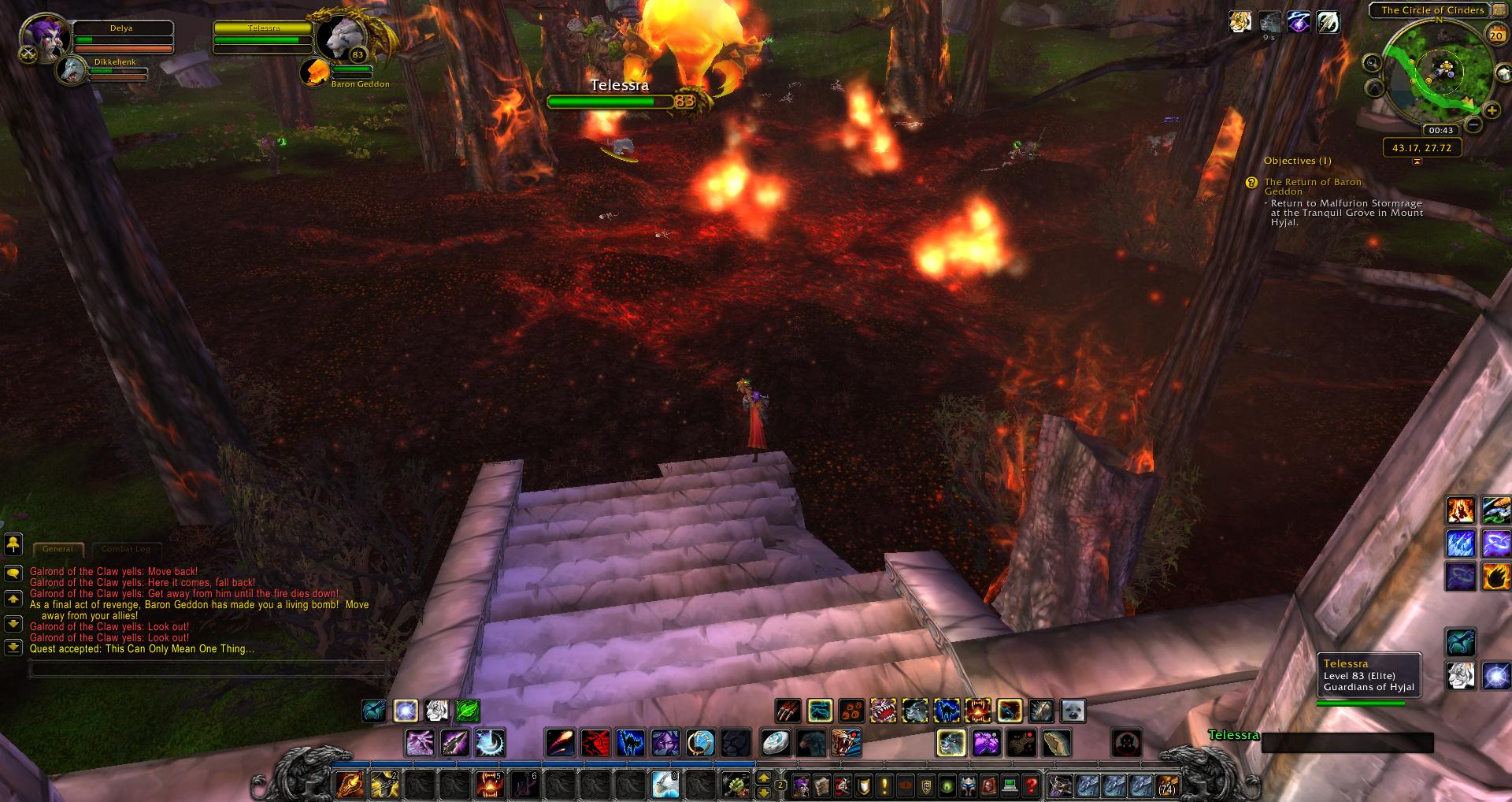Open the quest log exclamation mark button
Image resolution: width=1512 pixels, height=802 pixels.
coord(884,785)
